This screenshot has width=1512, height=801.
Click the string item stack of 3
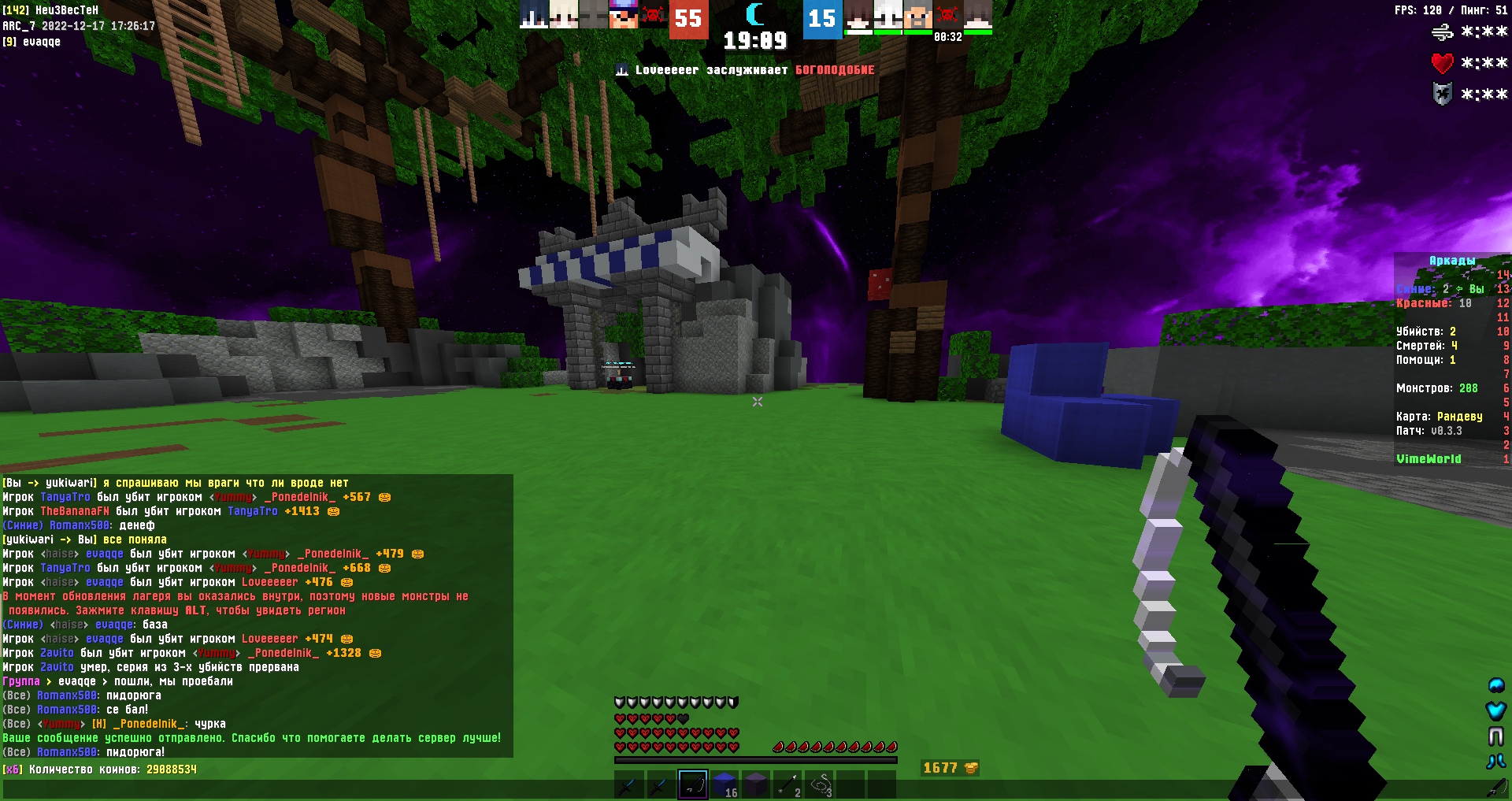(819, 784)
